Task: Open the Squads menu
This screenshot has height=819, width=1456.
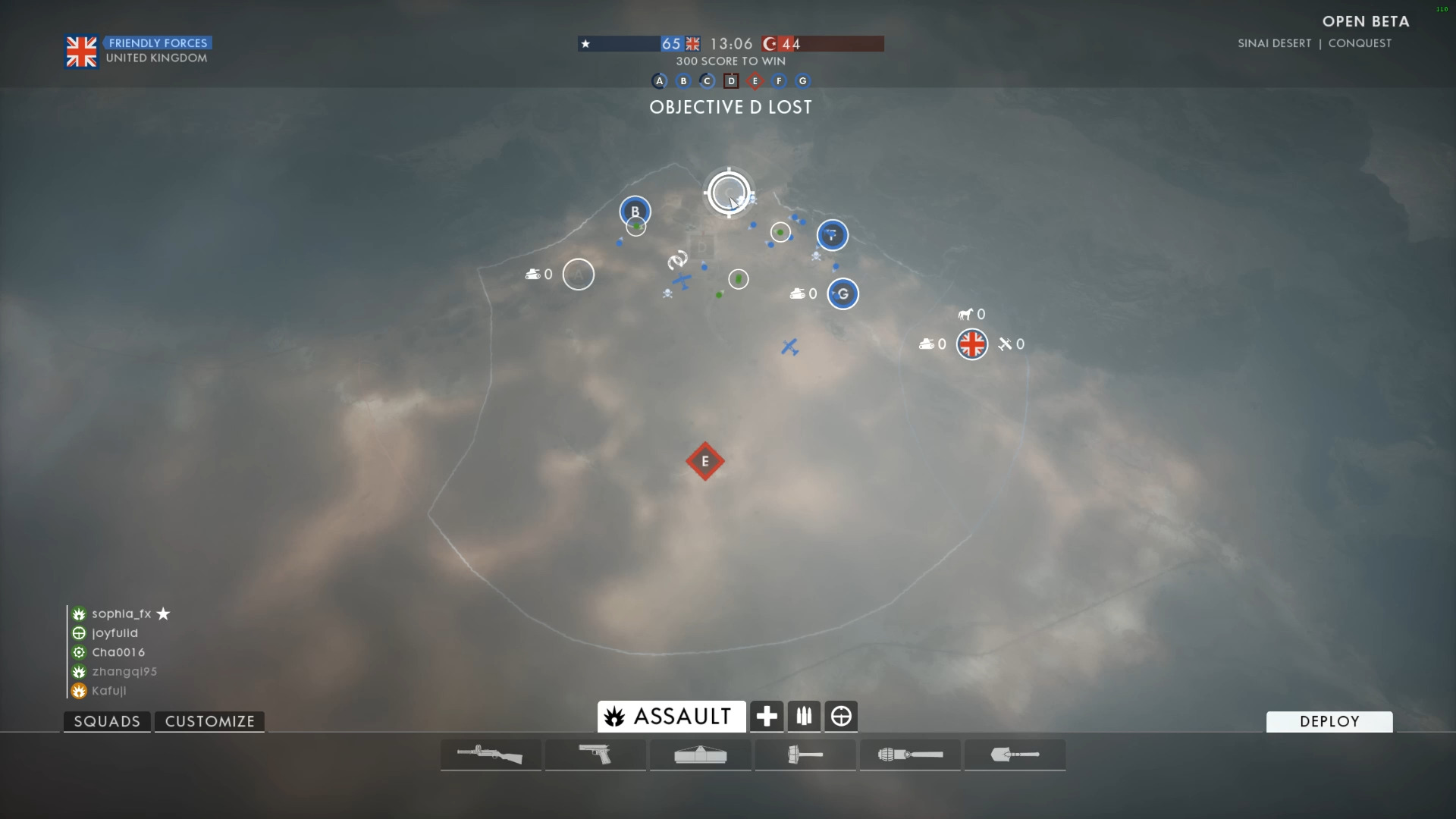Action: 107,721
